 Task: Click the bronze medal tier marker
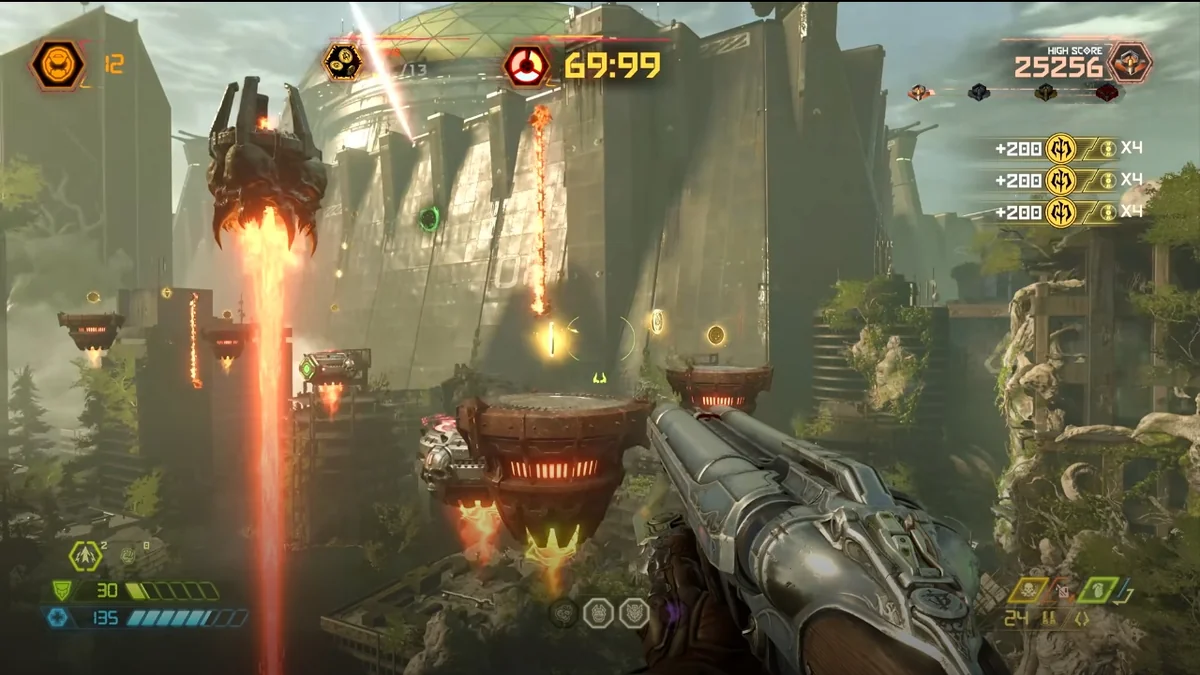coord(921,93)
